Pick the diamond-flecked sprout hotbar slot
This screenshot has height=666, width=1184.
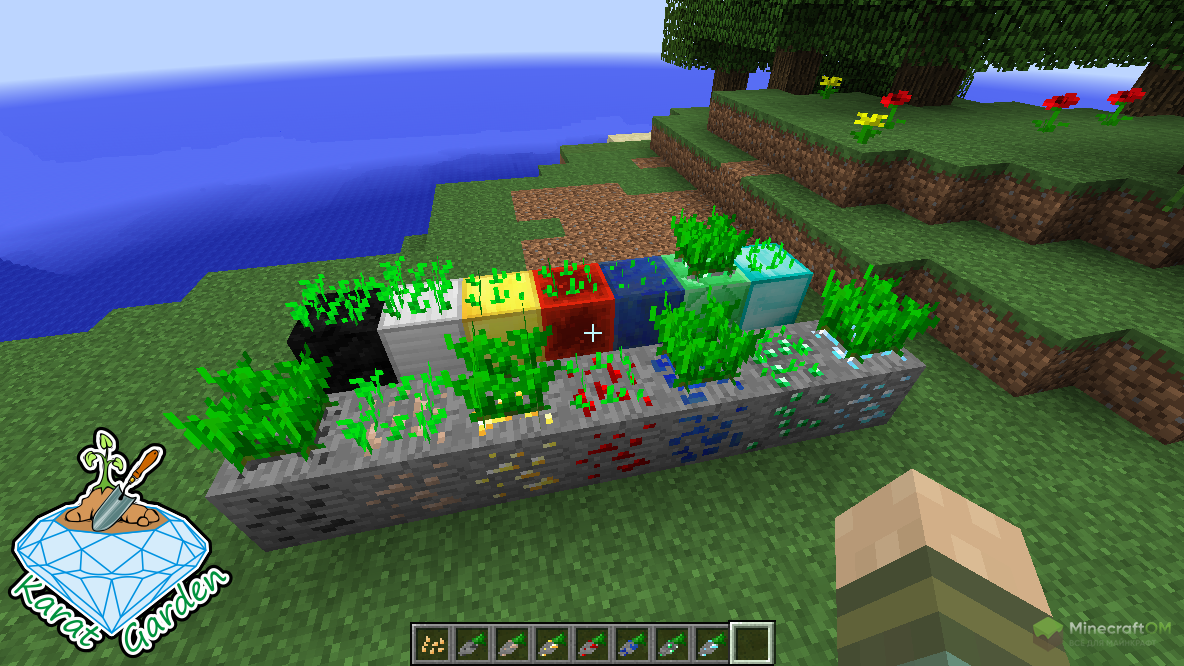pos(712,642)
